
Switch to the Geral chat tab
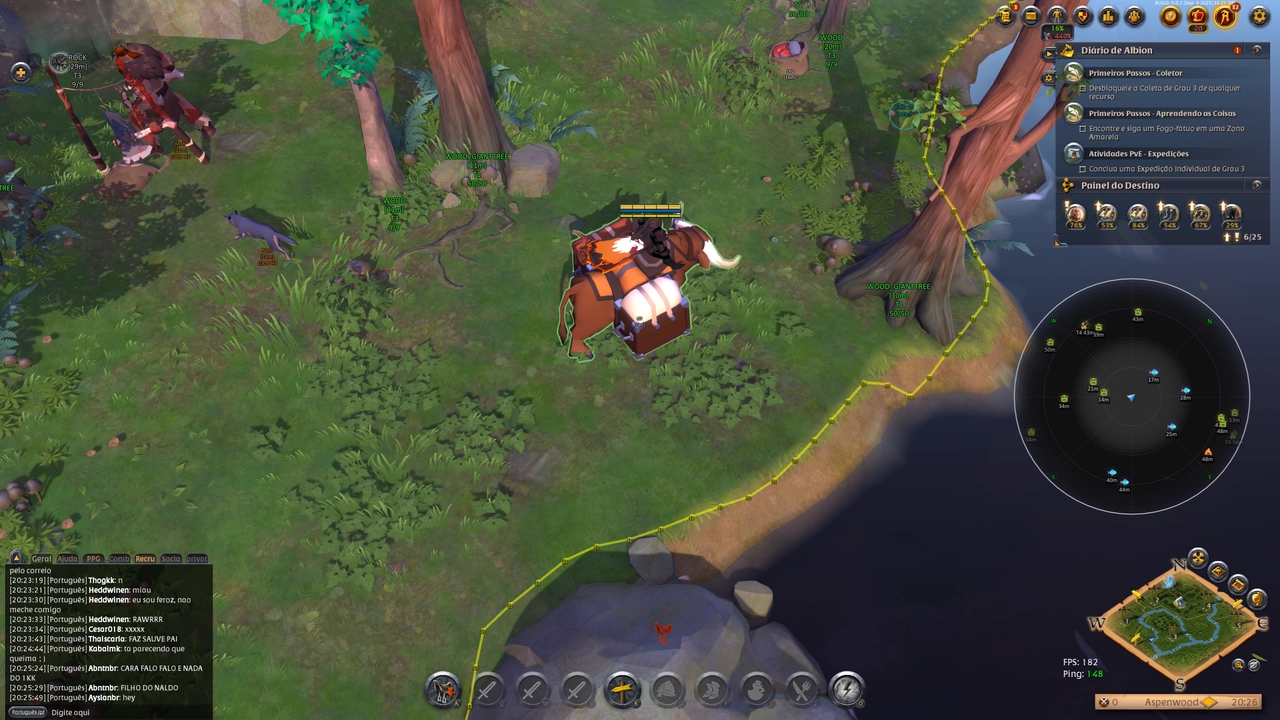coord(40,559)
